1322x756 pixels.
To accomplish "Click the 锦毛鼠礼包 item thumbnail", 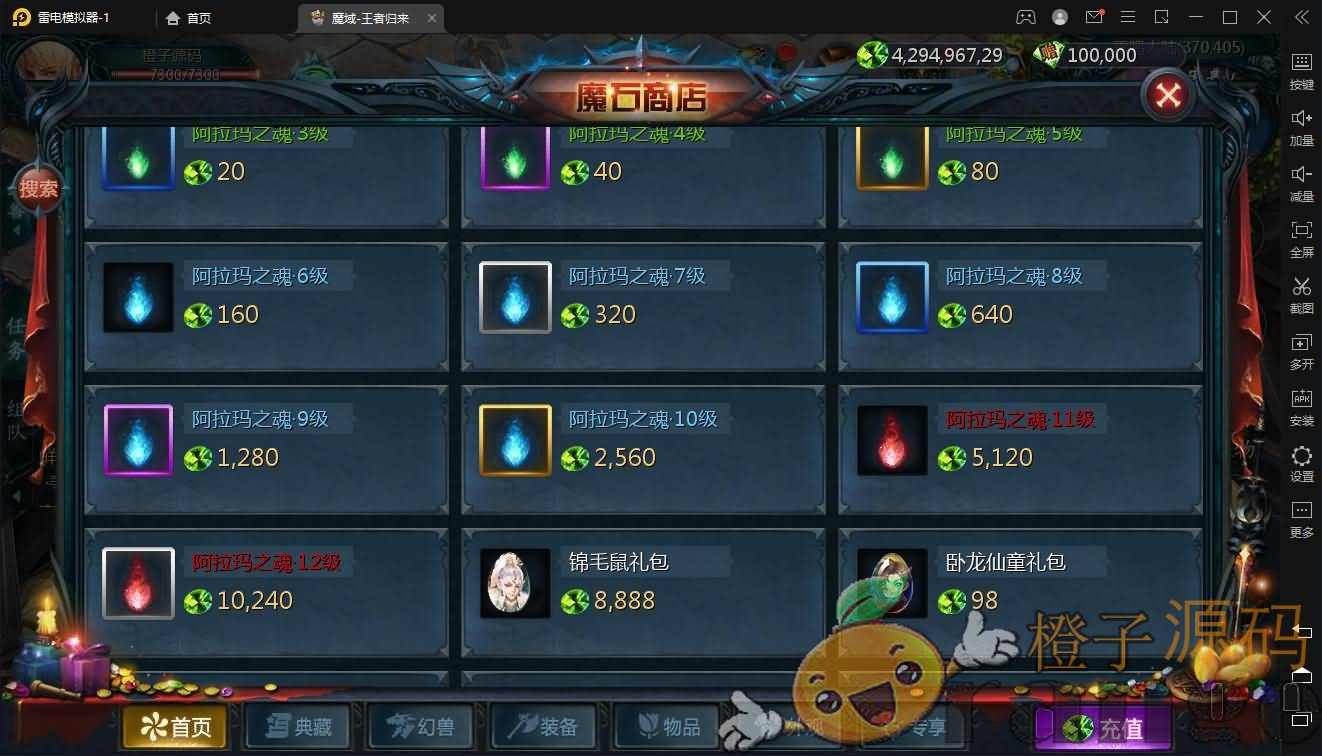I will (x=514, y=583).
